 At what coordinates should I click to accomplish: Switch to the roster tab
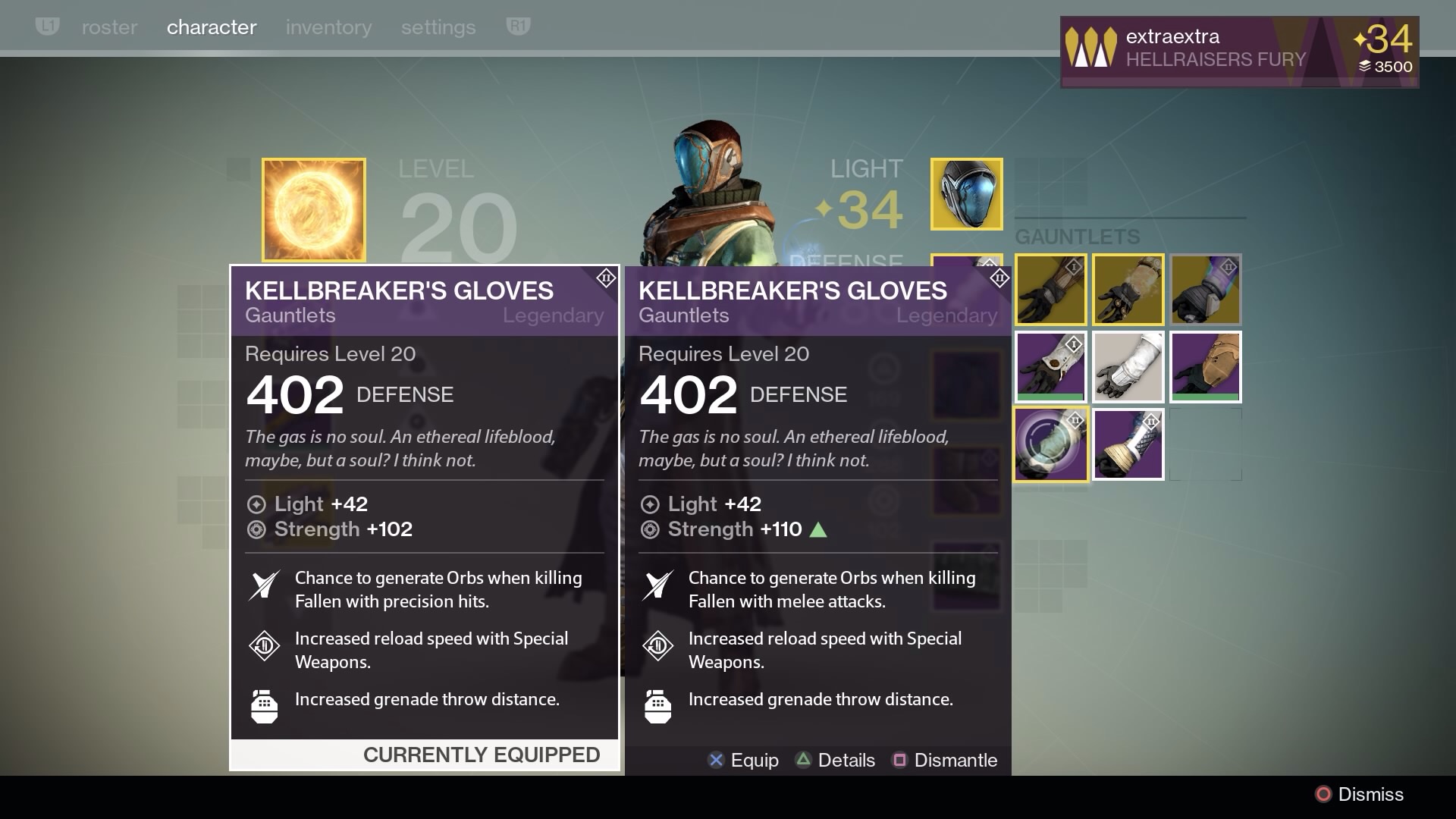click(109, 27)
